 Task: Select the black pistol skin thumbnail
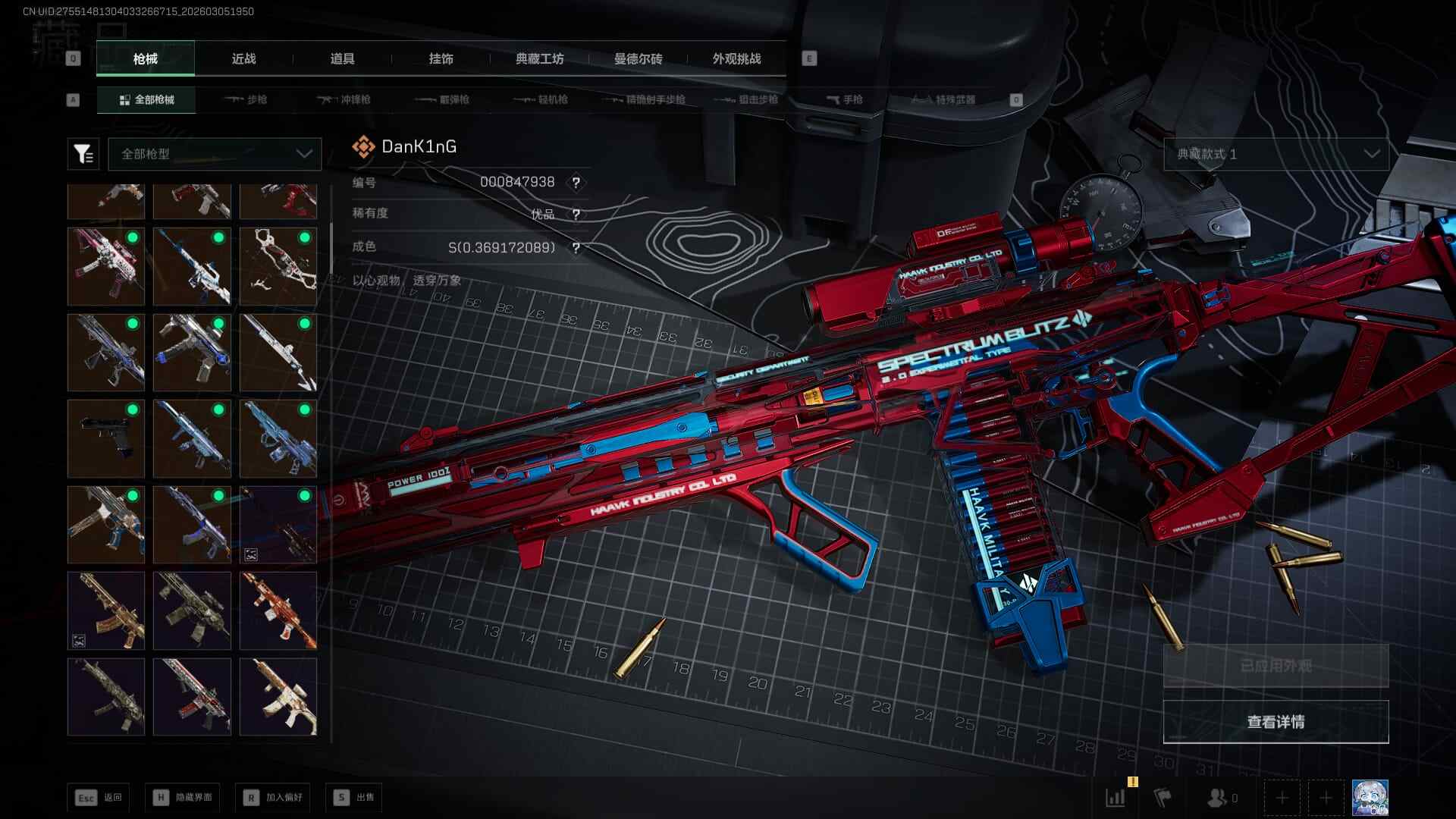point(106,438)
